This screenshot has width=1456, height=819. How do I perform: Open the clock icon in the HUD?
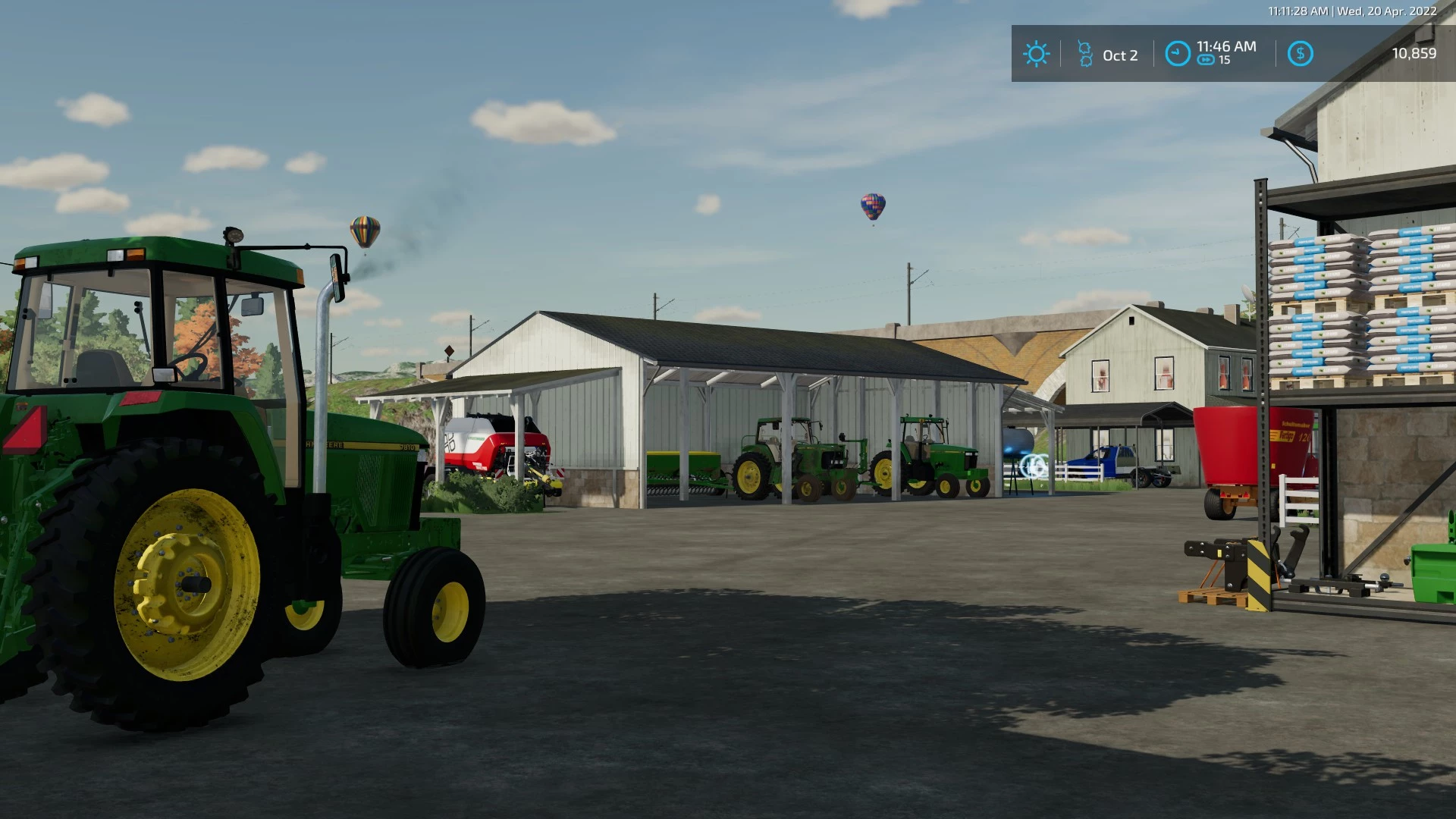pos(1177,54)
